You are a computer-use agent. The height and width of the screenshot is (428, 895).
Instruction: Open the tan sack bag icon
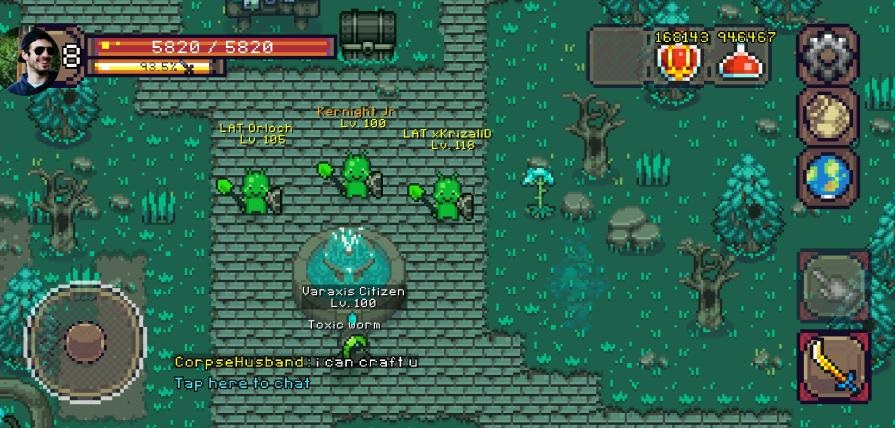[x=828, y=116]
